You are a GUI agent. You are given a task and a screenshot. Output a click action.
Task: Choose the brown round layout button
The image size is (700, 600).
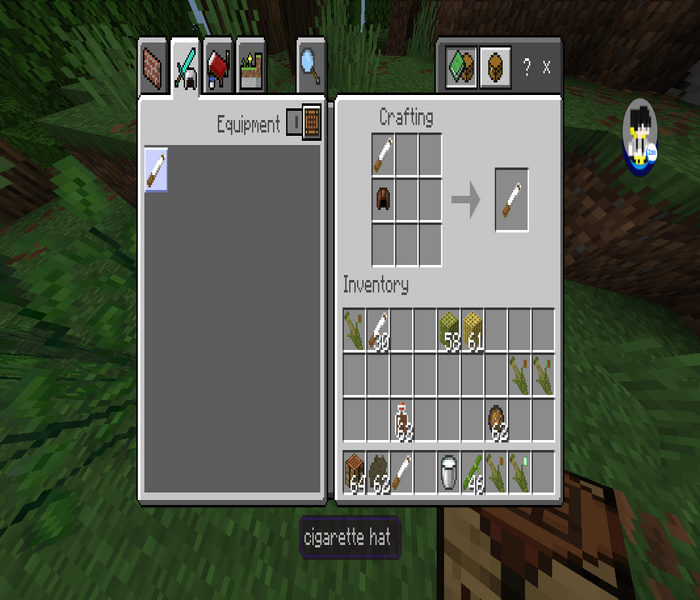click(x=494, y=67)
